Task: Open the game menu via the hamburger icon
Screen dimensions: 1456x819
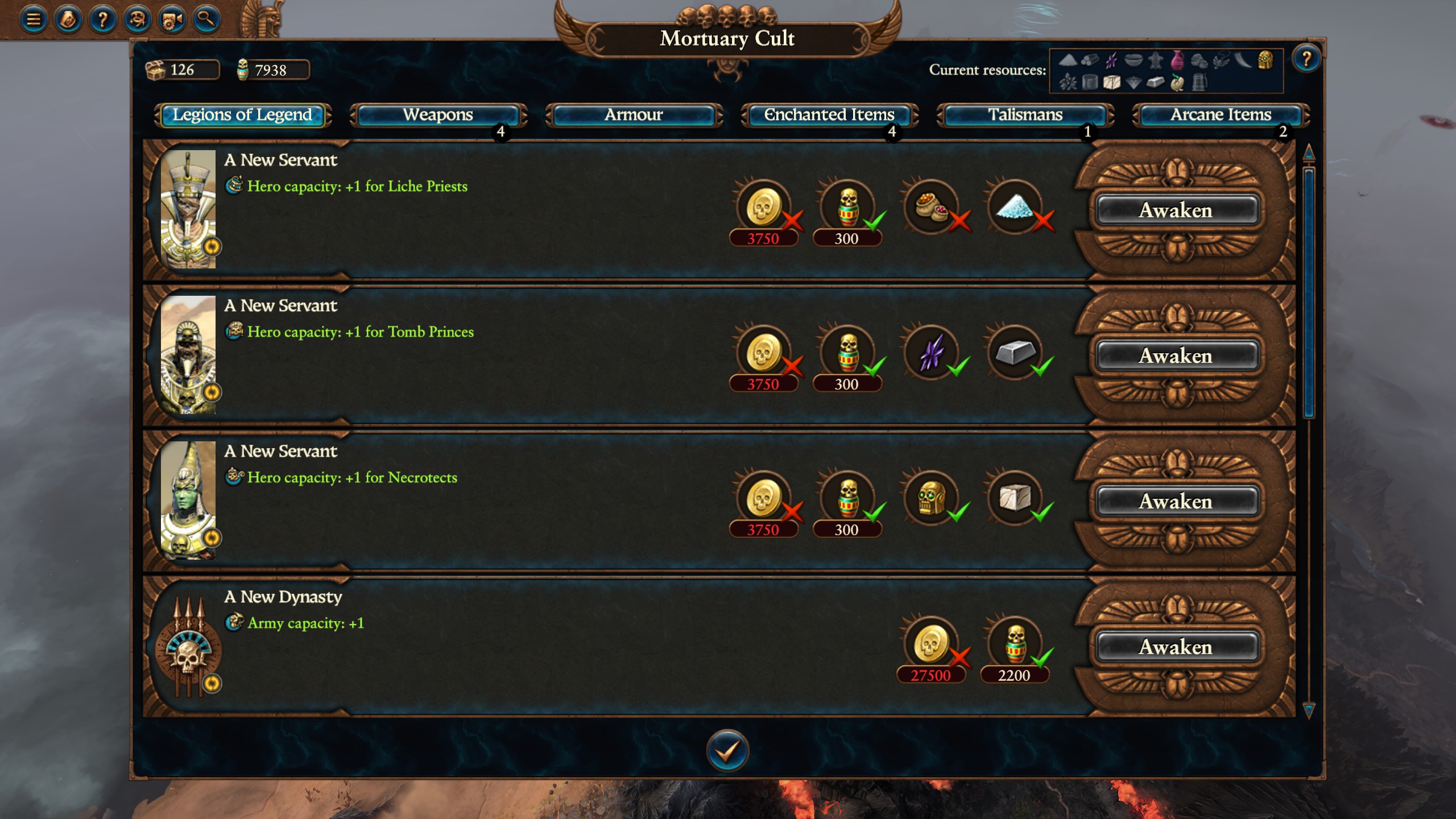Action: click(33, 19)
